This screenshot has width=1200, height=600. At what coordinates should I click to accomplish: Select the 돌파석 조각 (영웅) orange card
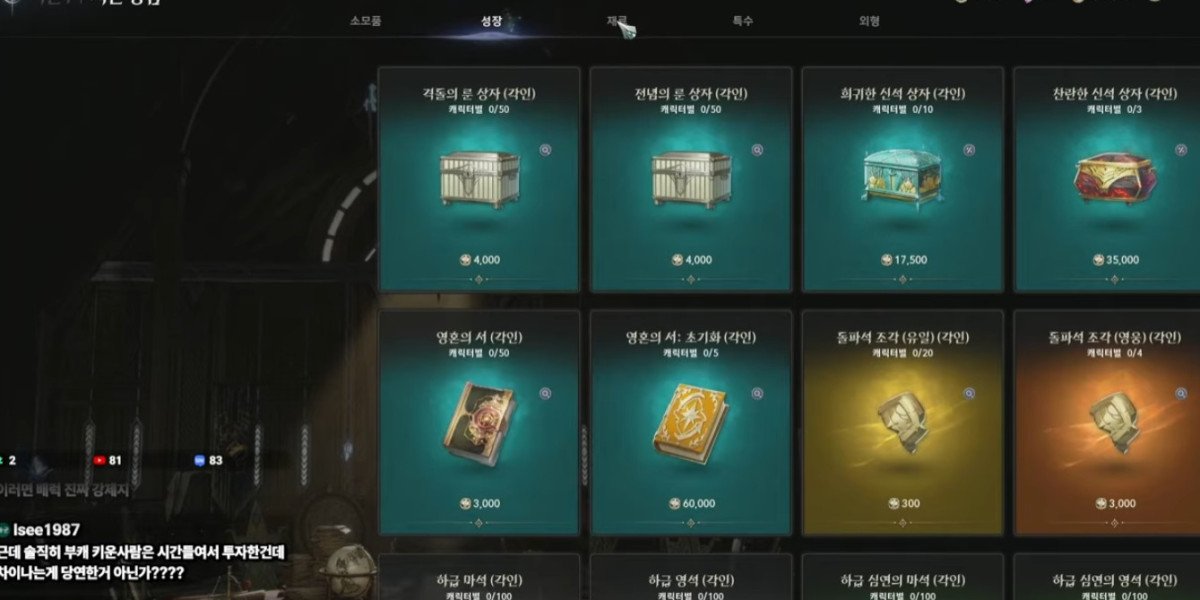click(x=1107, y=422)
